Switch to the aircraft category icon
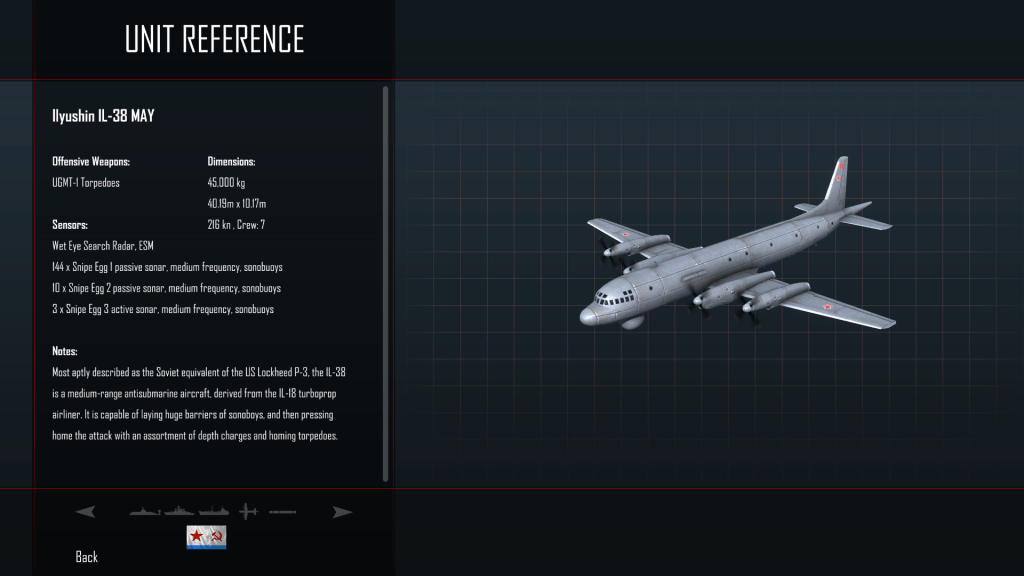Image resolution: width=1024 pixels, height=576 pixels. (x=248, y=512)
